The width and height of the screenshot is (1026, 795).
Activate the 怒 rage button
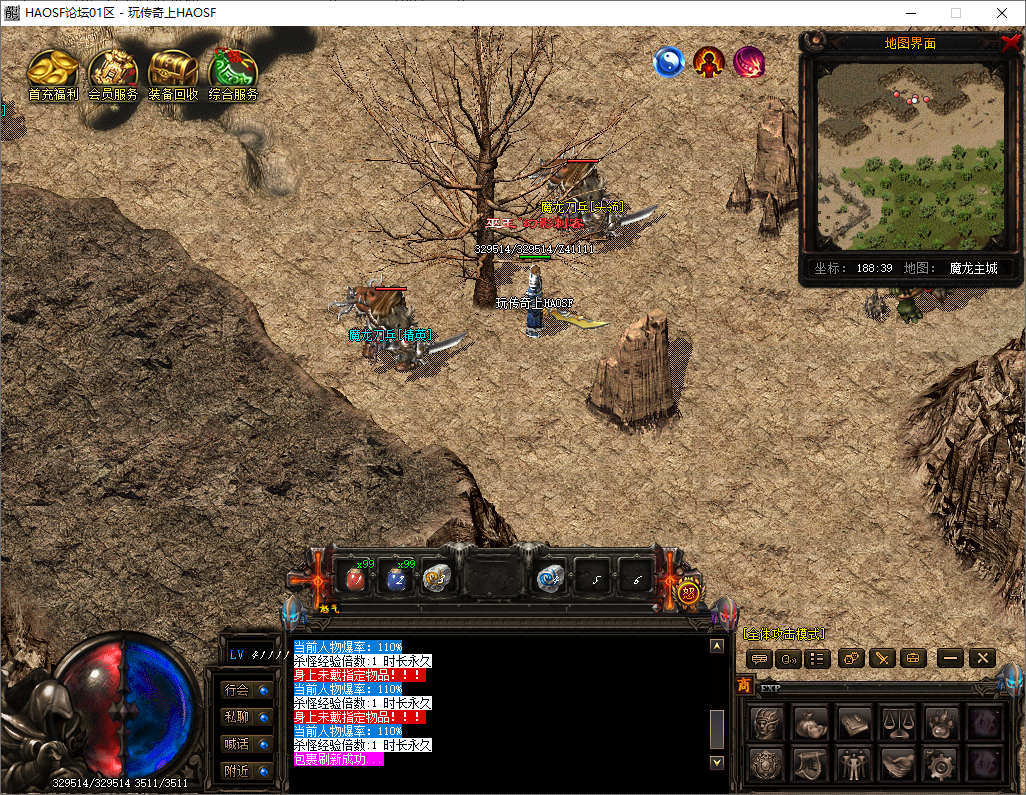point(689,592)
